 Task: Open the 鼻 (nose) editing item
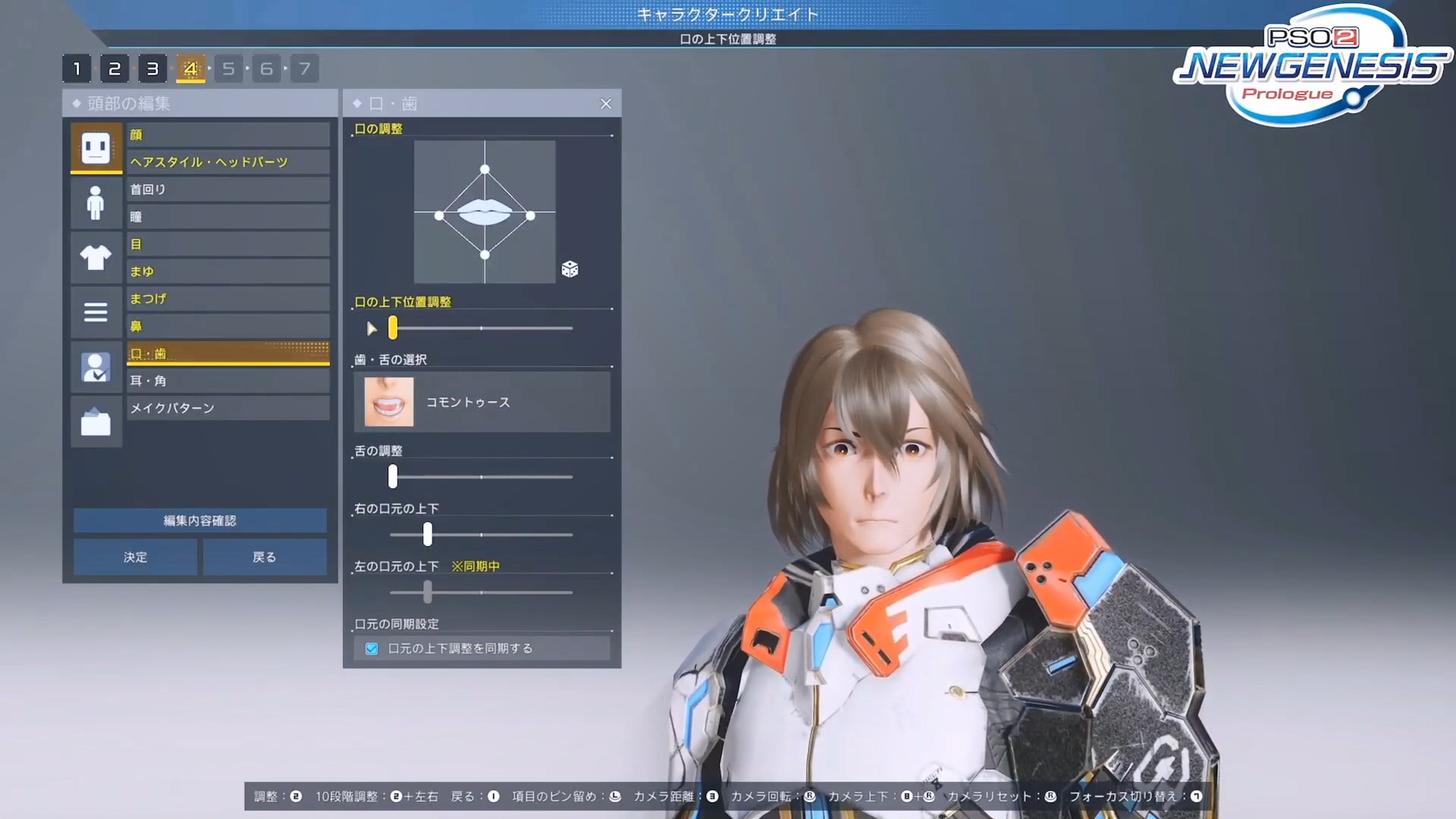coord(227,325)
